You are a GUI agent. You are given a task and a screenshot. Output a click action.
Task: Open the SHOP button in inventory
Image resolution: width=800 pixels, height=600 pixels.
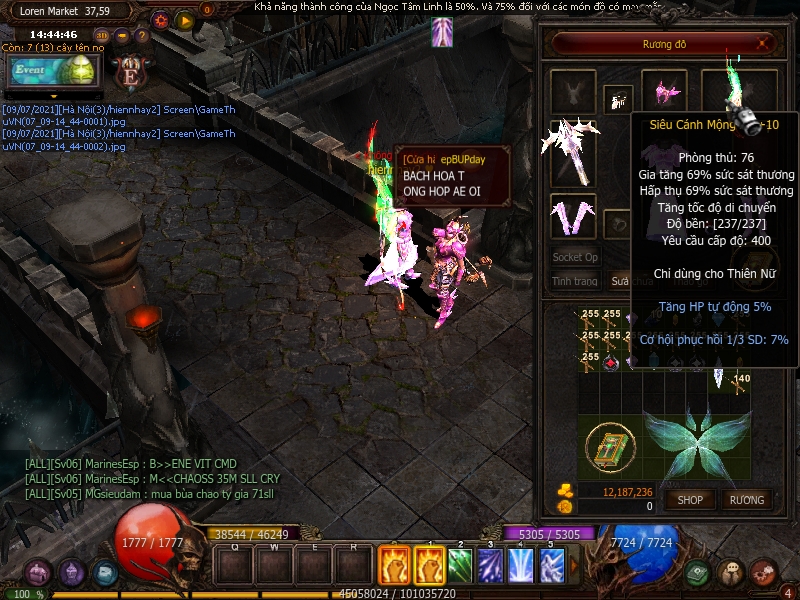pyautogui.click(x=691, y=499)
